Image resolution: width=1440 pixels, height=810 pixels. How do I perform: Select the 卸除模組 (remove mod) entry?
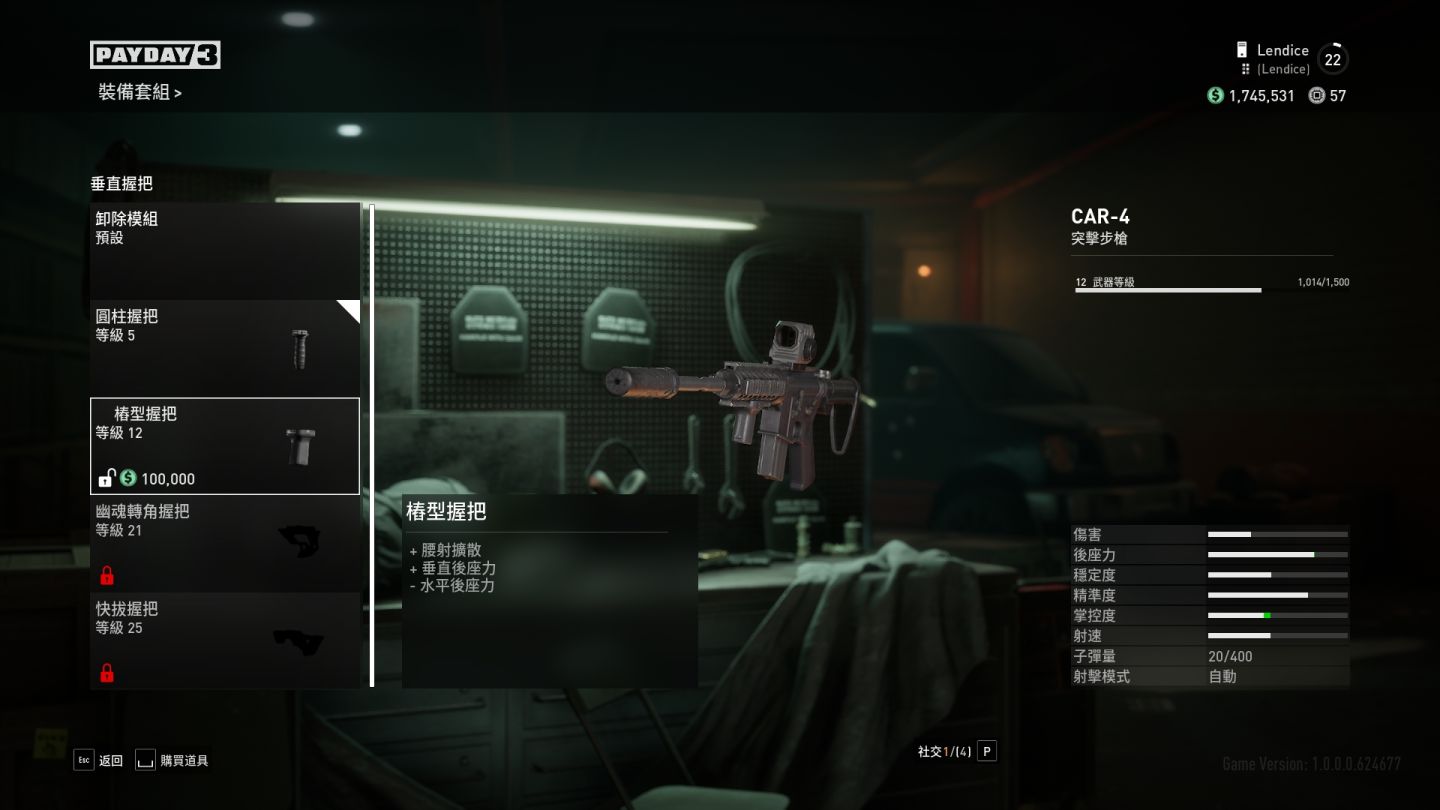tap(225, 250)
